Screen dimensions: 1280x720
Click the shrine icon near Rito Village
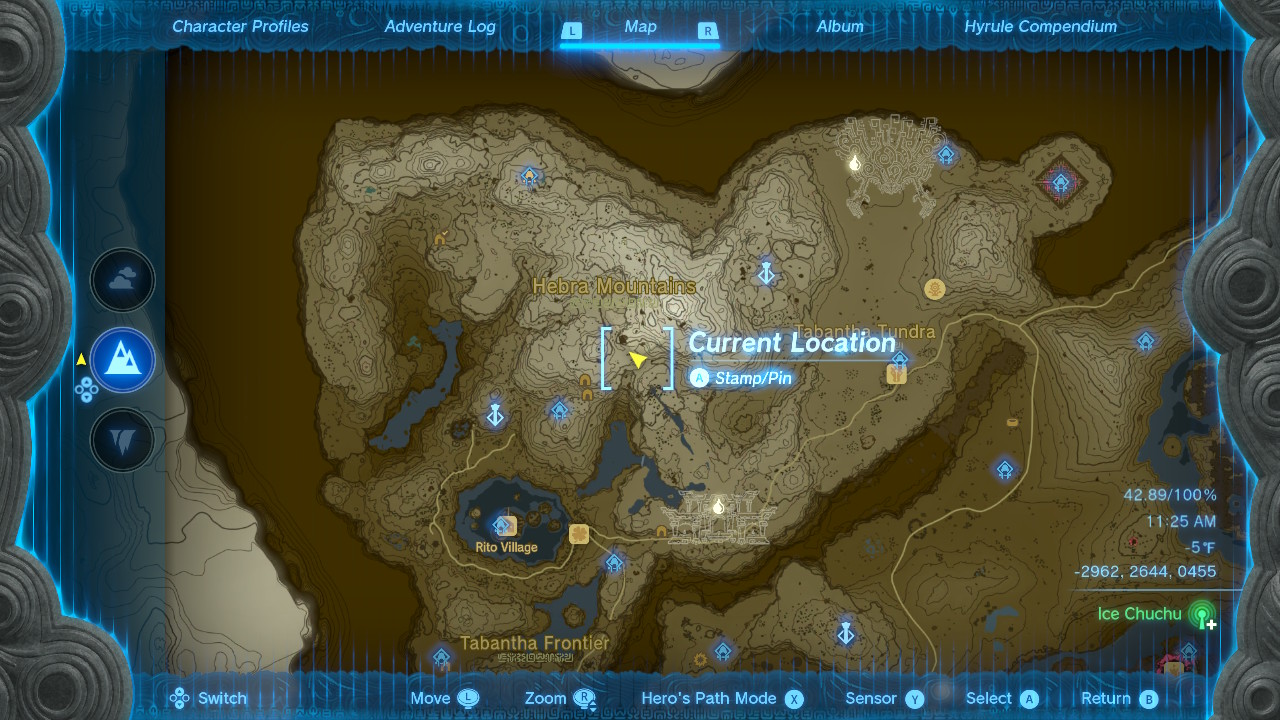pos(500,524)
